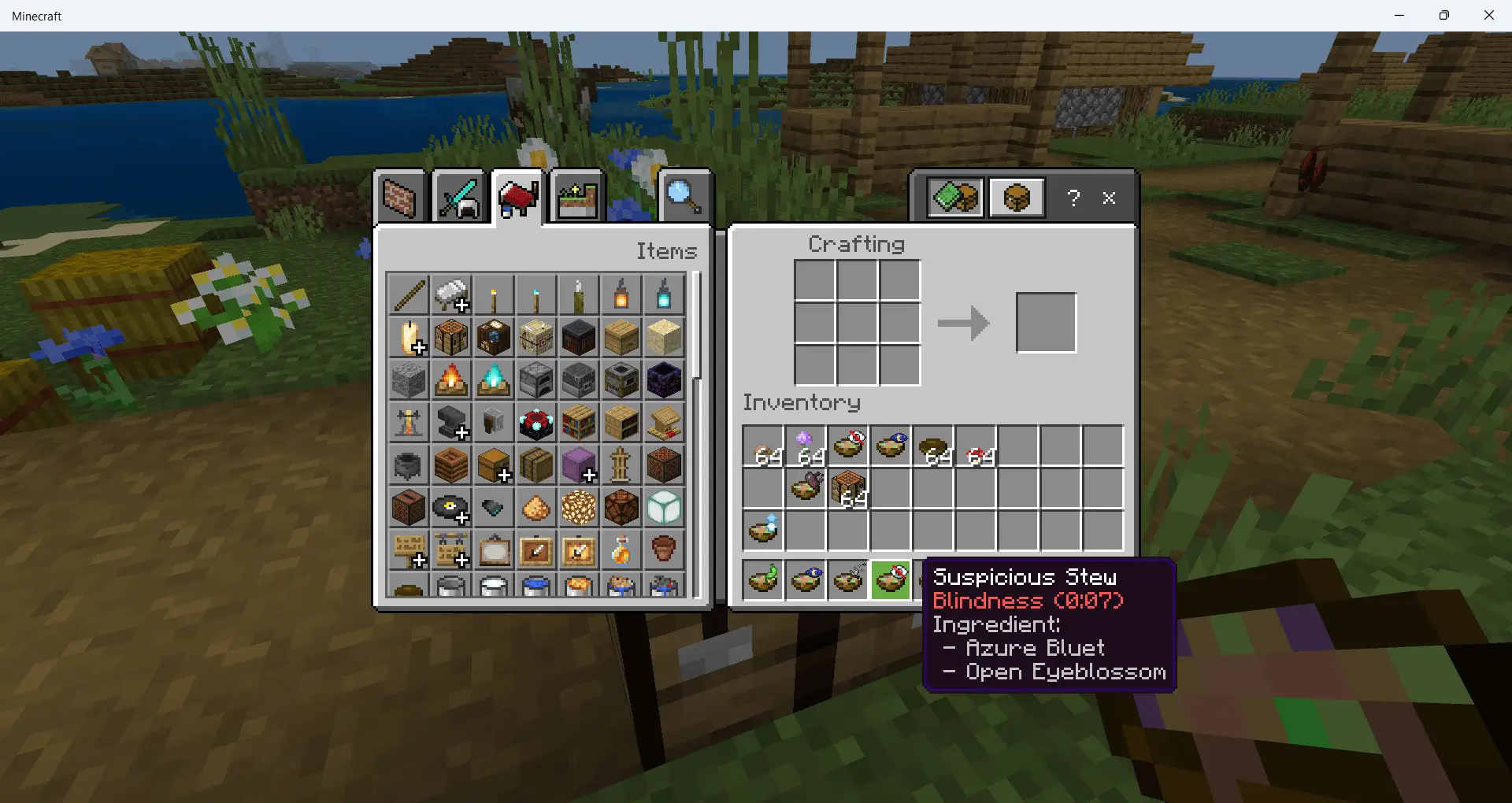
Task: Select the search magnifying glass tab
Action: [683, 198]
